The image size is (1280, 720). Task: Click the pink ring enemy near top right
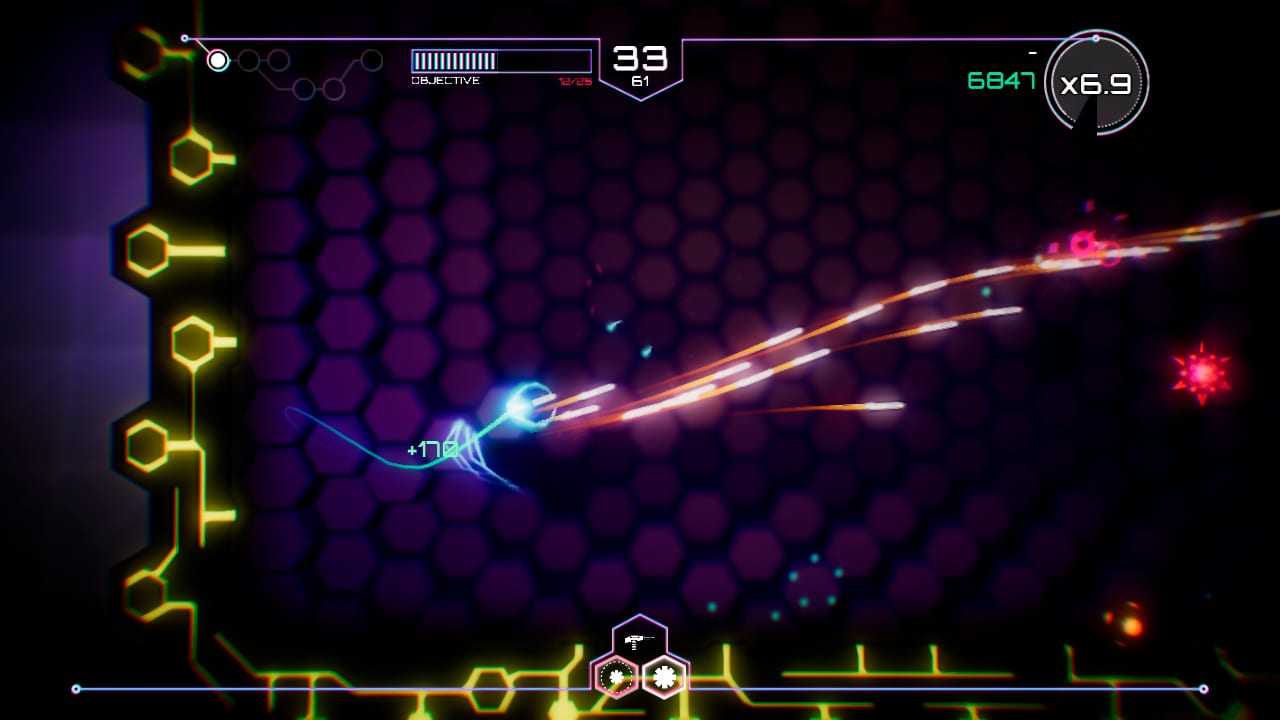click(x=1082, y=240)
